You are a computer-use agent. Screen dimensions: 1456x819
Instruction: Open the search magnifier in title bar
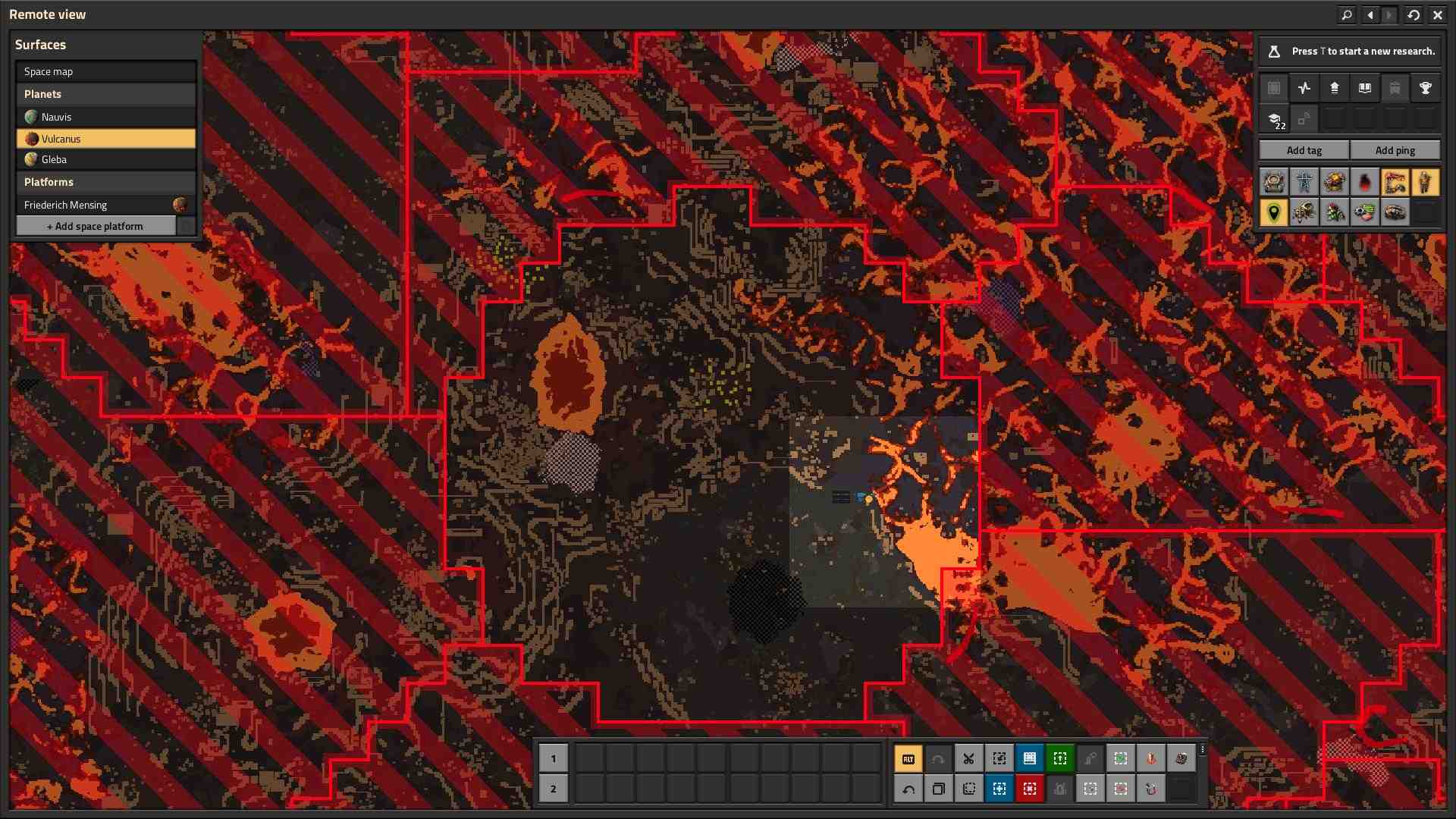tap(1347, 14)
